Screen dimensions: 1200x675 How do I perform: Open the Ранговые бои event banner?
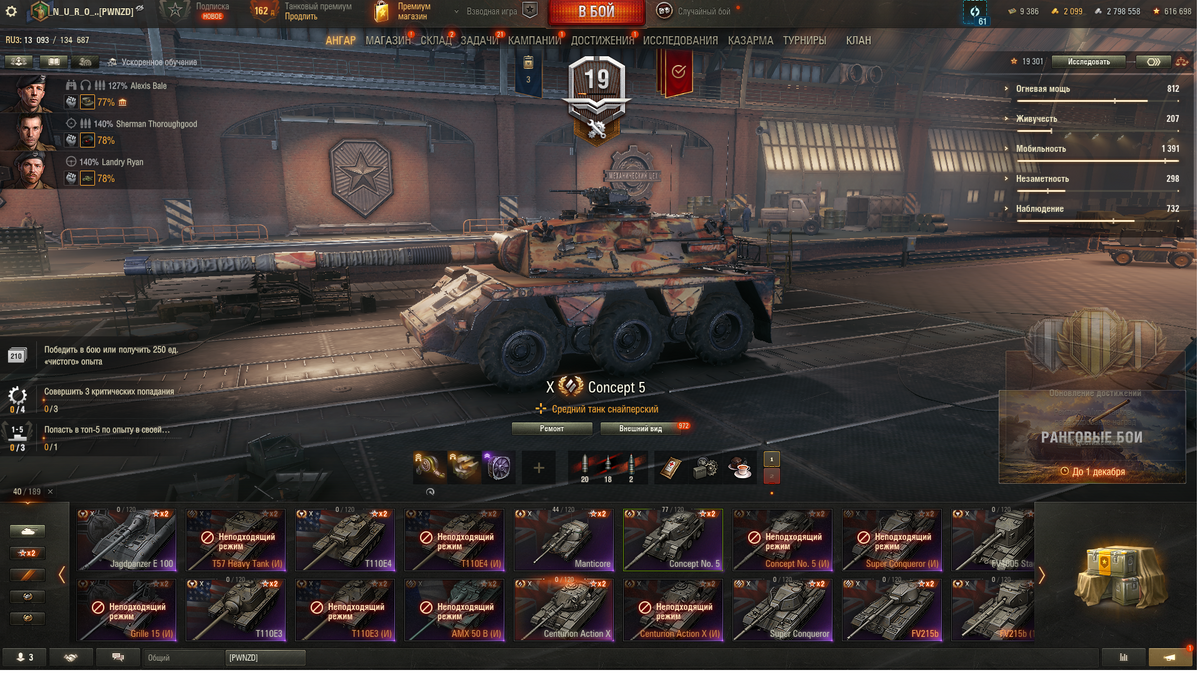click(x=1091, y=435)
